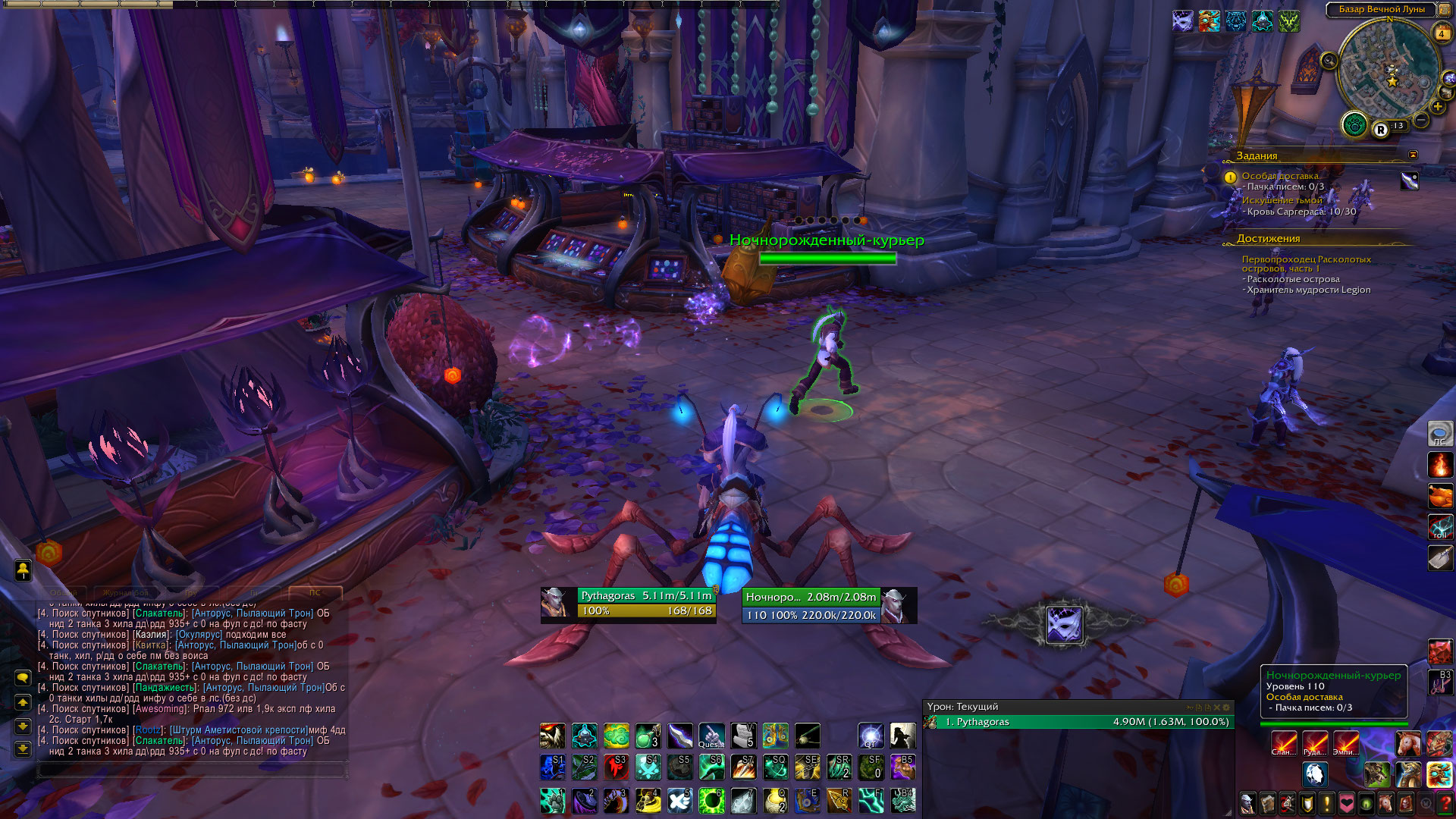This screenshot has width=1456, height=819.
Task: Open the red question mark help button
Action: coord(1445,802)
